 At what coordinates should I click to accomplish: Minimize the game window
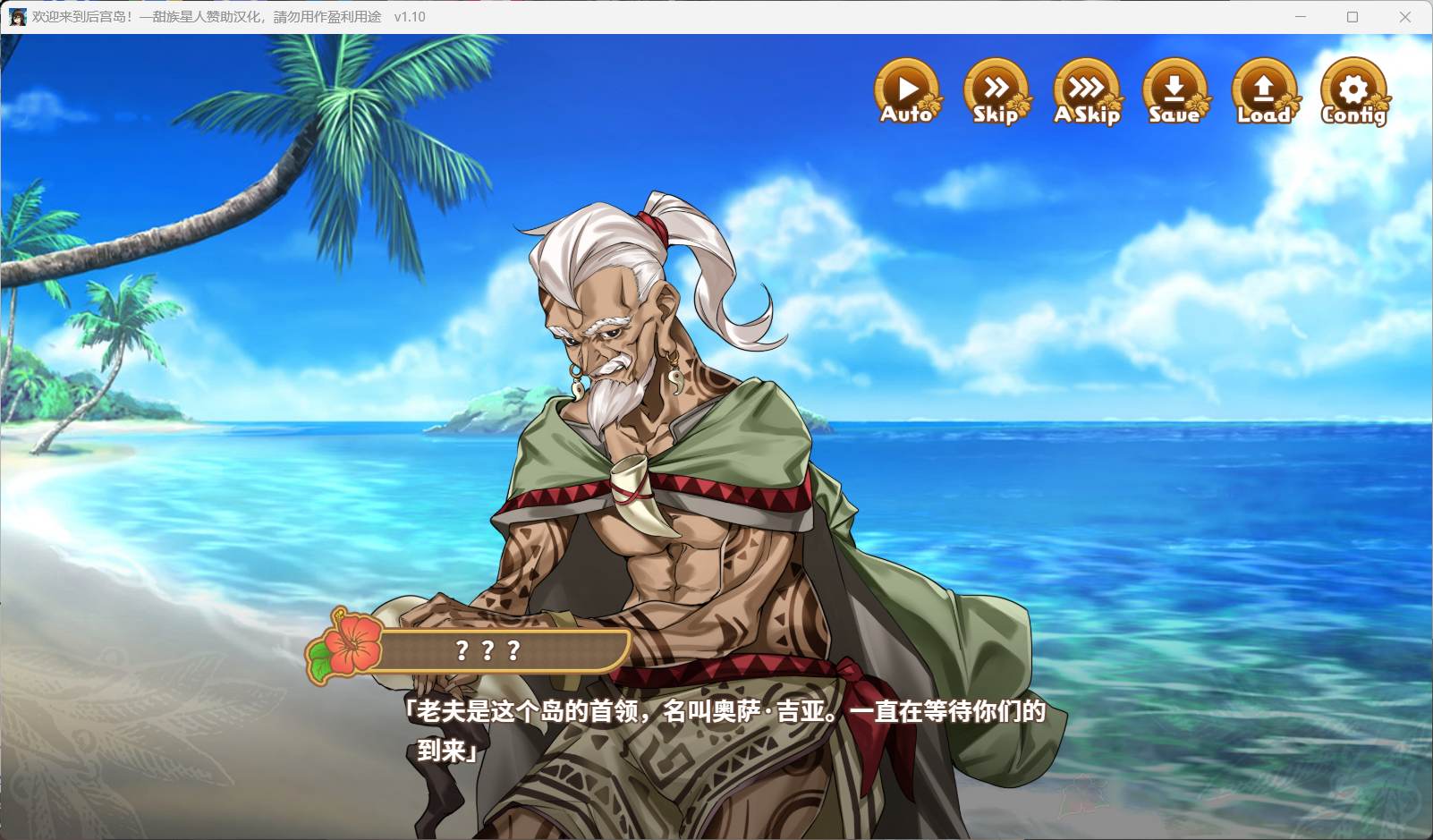[x=1301, y=17]
